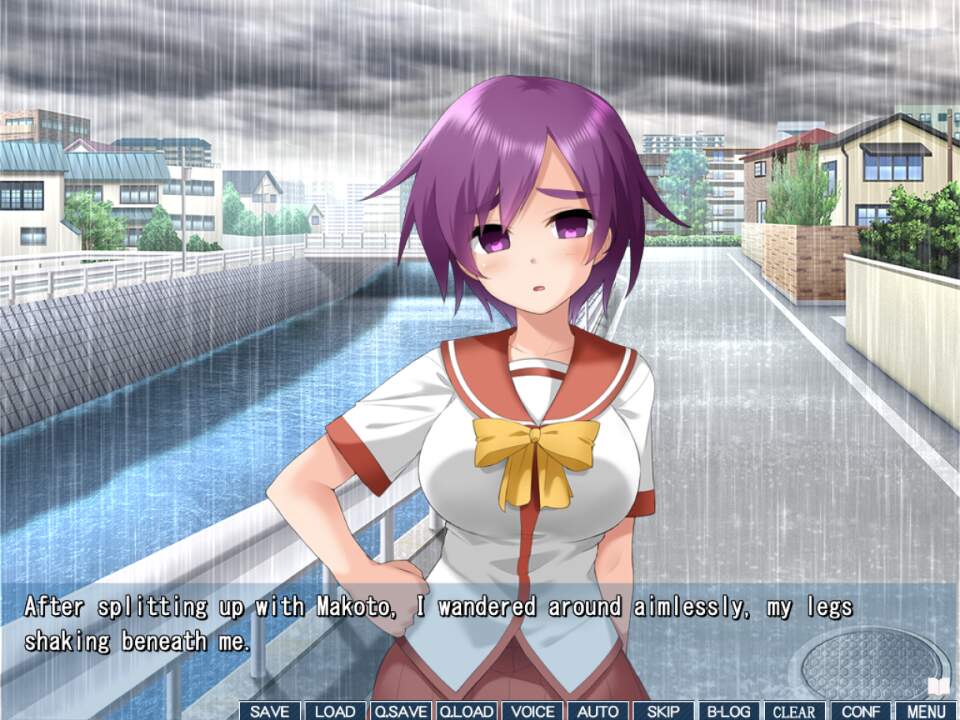Viewport: 960px width, 720px height.
Task: Click the white book icon
Action: 940,686
